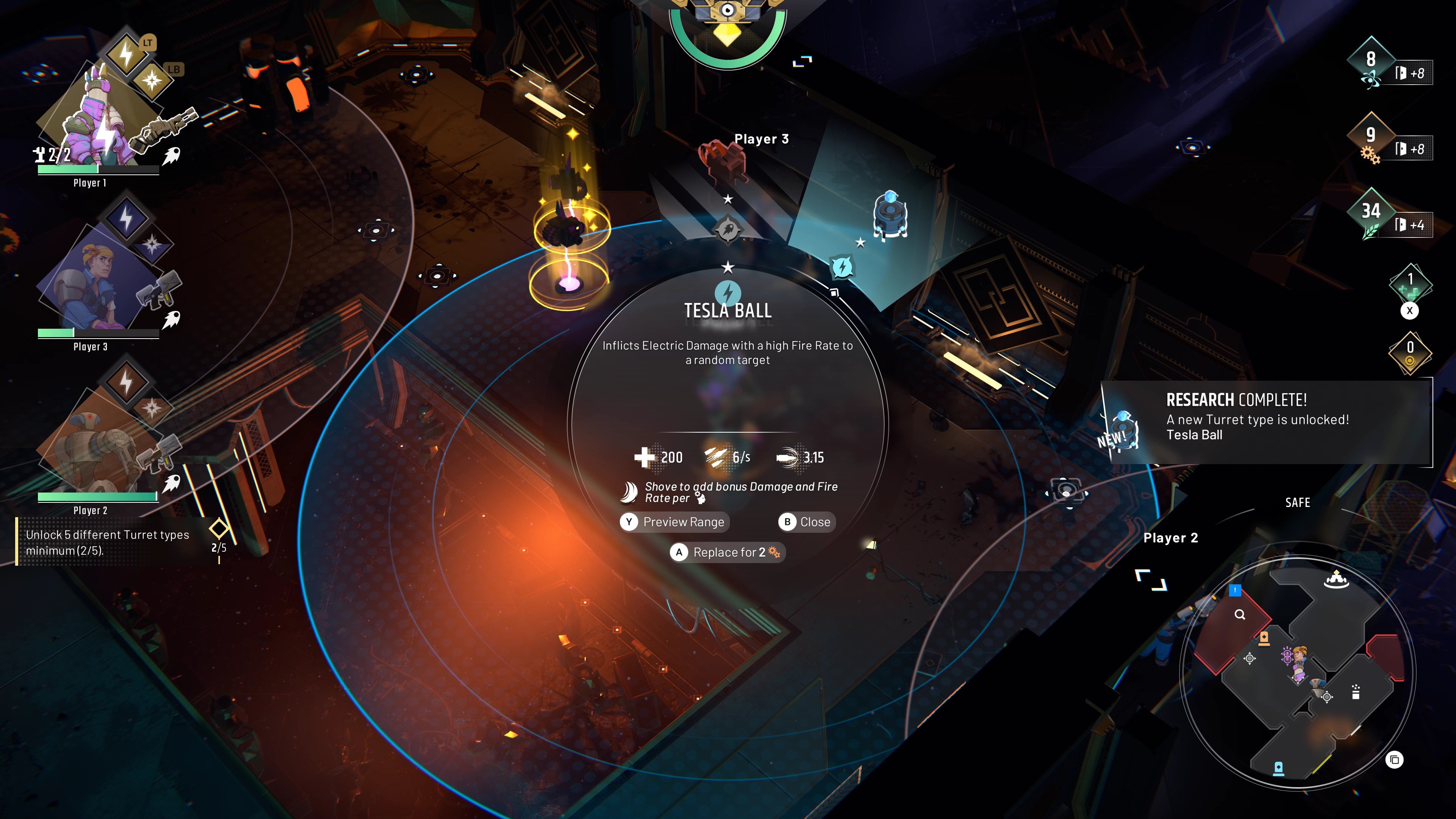
Task: Click the crescent shove bonus icon
Action: click(629, 493)
